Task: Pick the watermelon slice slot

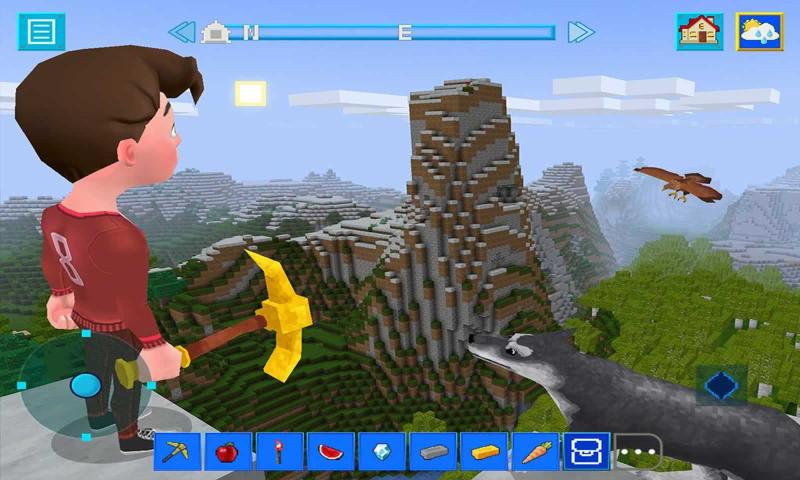Action: pos(331,451)
